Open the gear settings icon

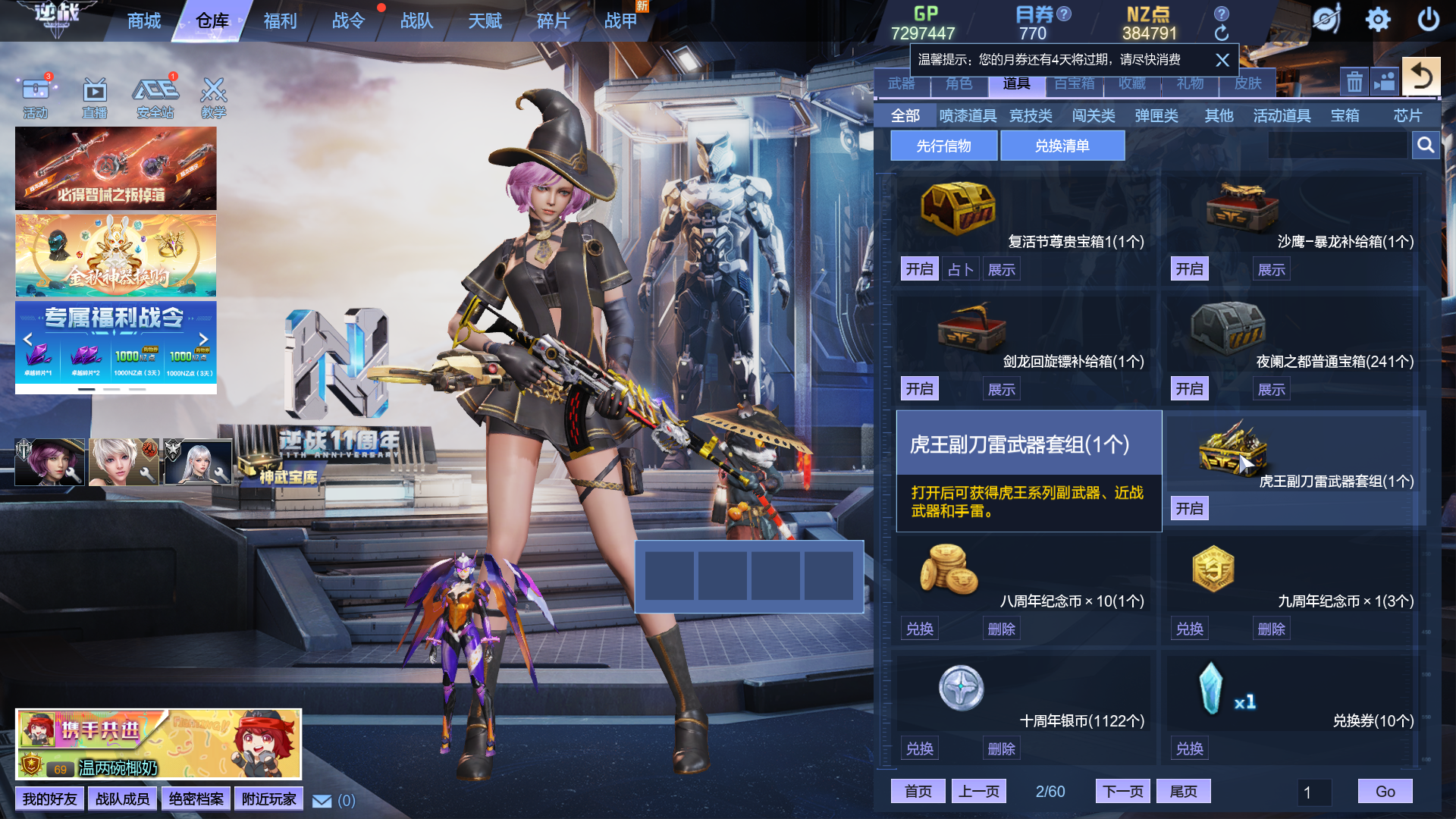pos(1378,20)
